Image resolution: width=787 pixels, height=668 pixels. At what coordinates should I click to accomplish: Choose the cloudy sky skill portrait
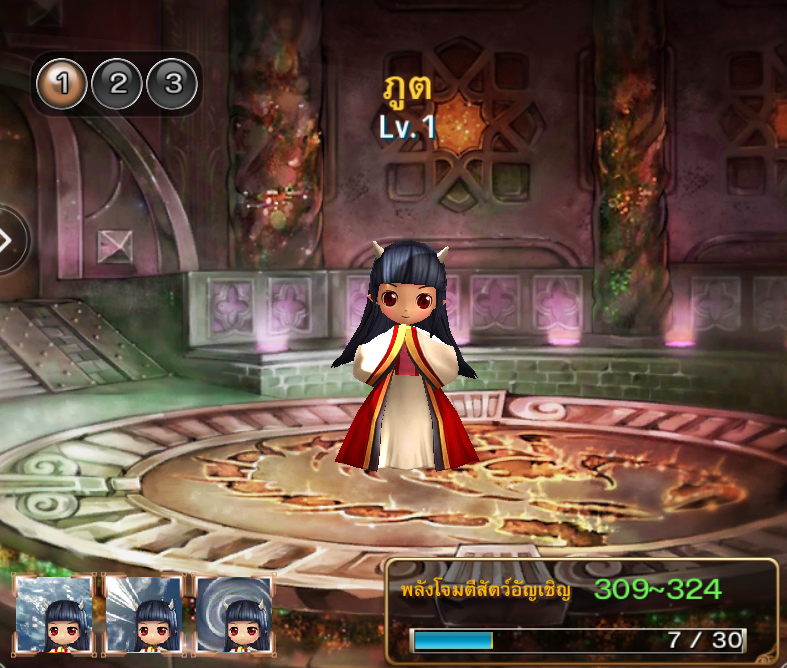(x=53, y=614)
